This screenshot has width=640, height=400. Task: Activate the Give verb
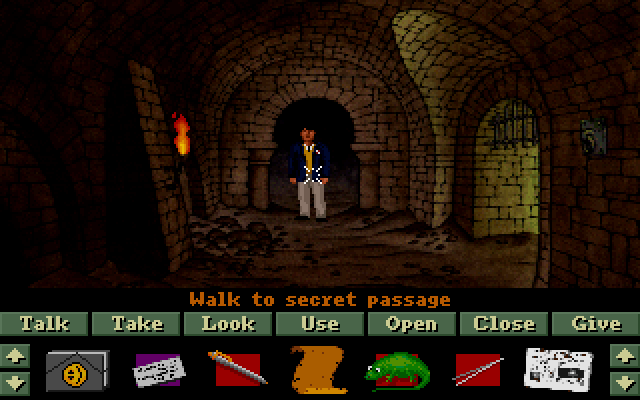pyautogui.click(x=595, y=324)
